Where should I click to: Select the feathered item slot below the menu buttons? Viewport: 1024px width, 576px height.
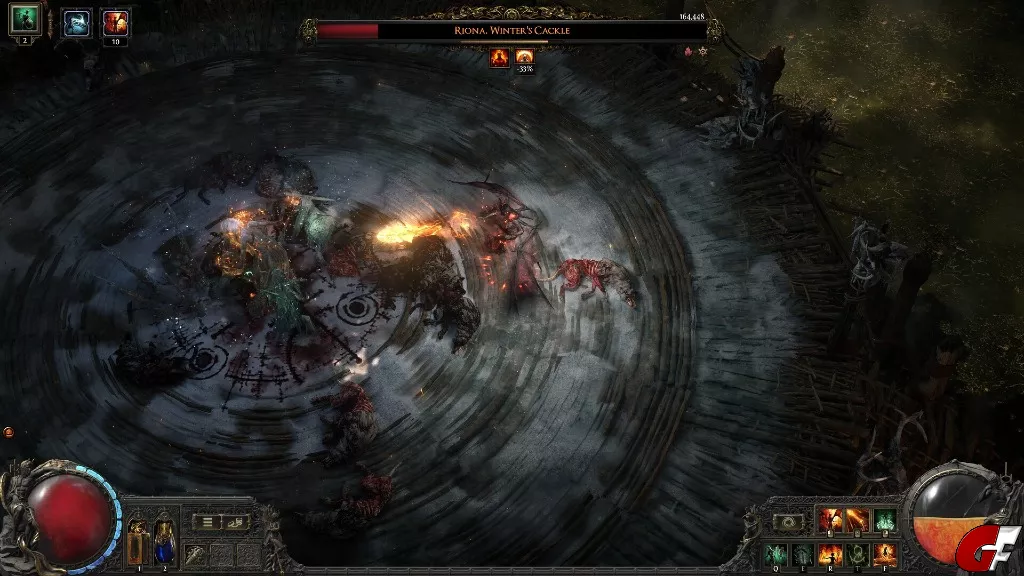coord(194,554)
